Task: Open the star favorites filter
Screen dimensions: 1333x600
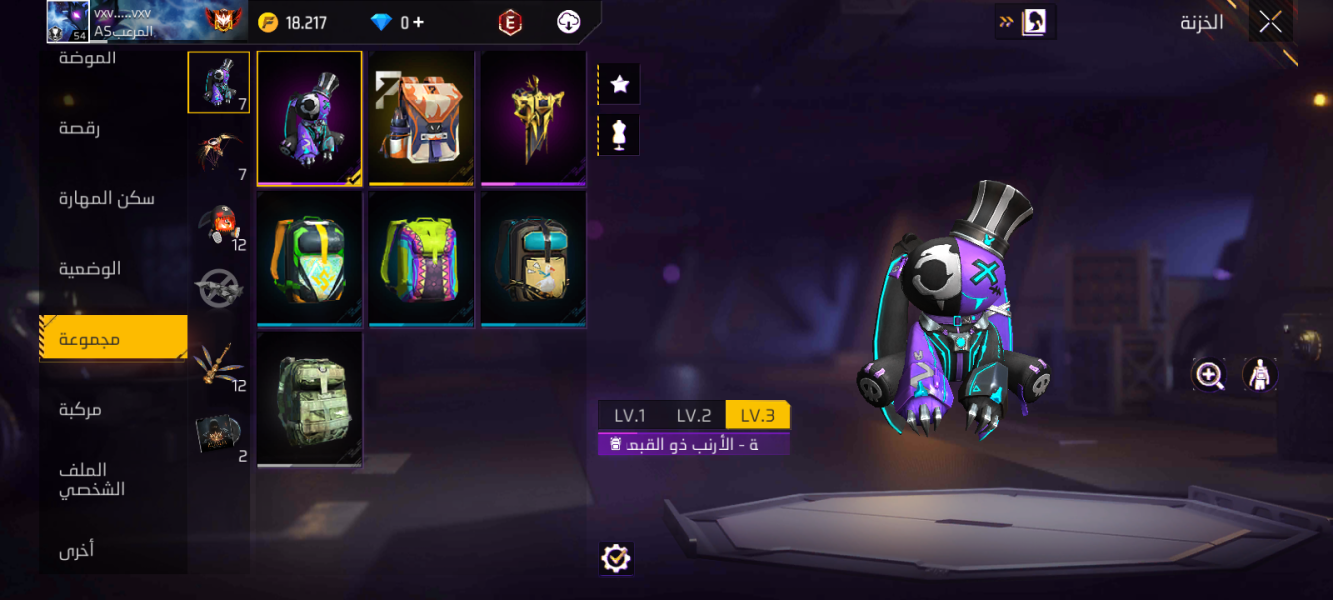Action: pos(619,85)
